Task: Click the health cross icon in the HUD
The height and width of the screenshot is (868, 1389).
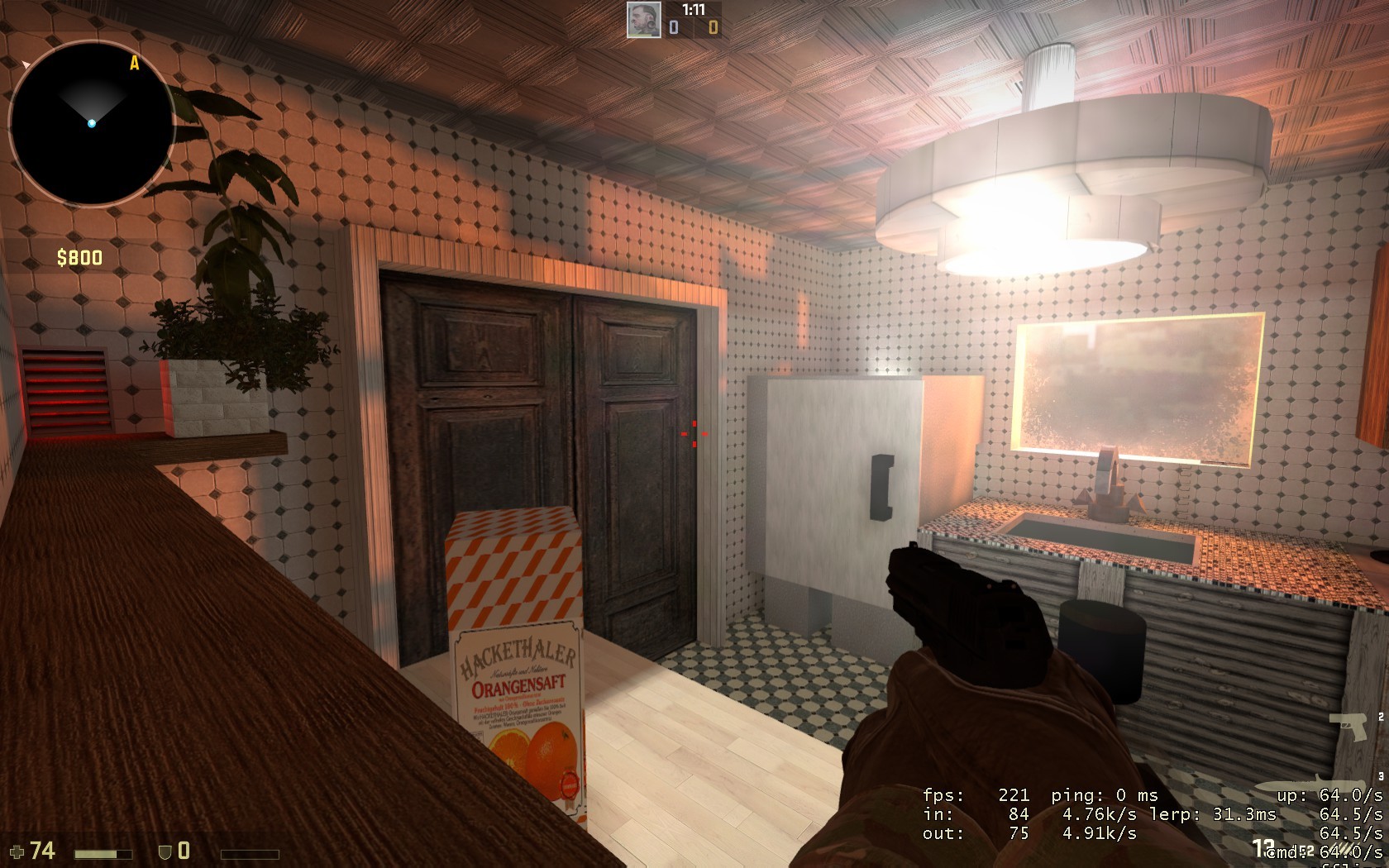Action: pos(17,852)
